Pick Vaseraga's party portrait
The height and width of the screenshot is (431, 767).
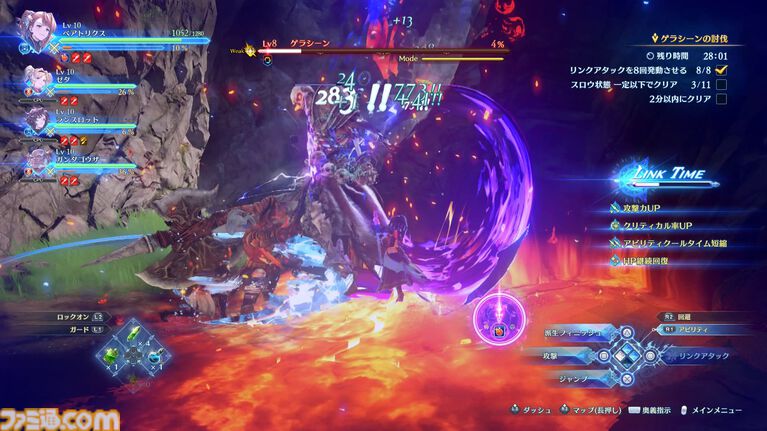[36, 159]
